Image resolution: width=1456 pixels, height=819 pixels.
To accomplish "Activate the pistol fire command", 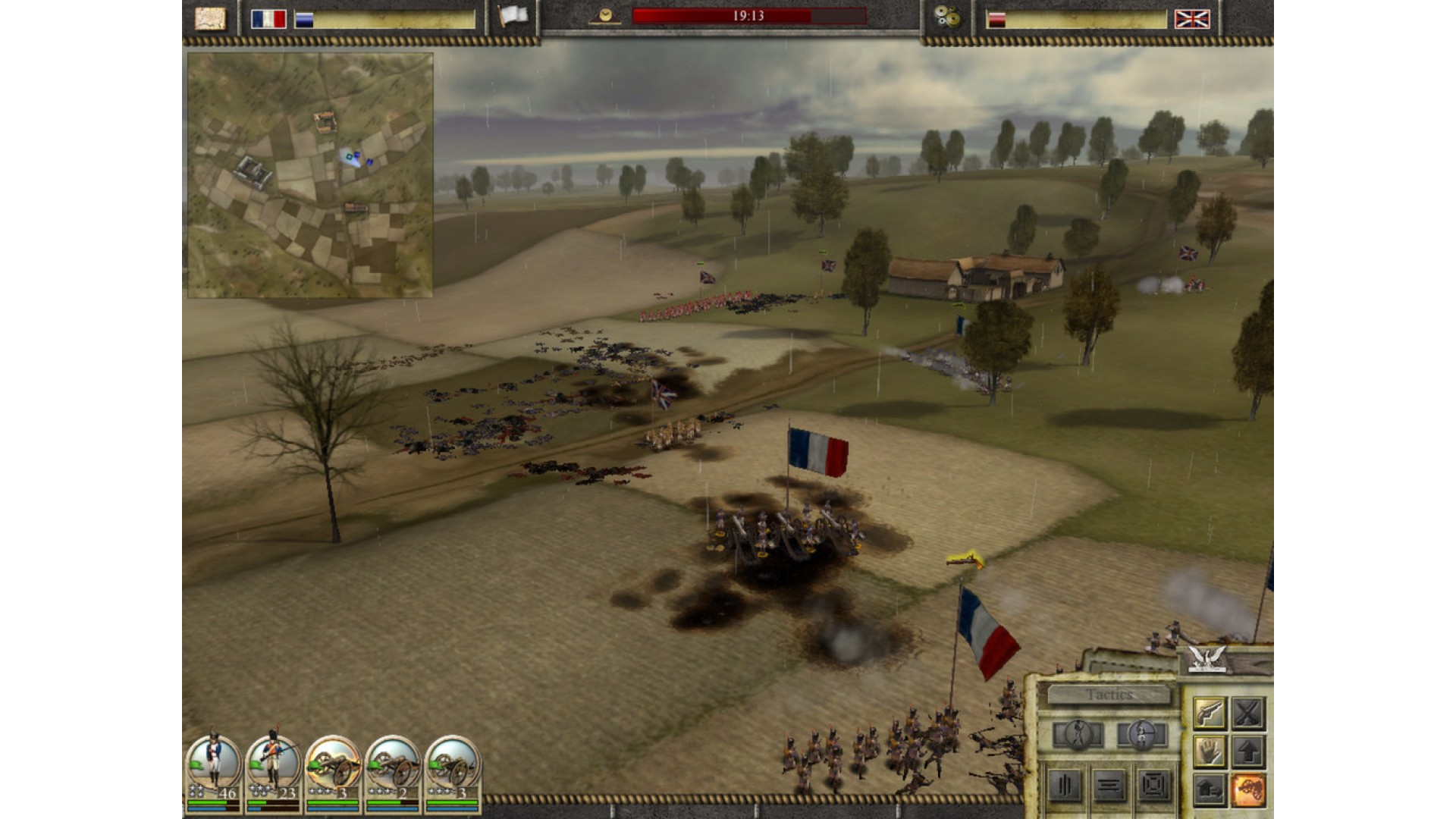I will click(x=1209, y=713).
